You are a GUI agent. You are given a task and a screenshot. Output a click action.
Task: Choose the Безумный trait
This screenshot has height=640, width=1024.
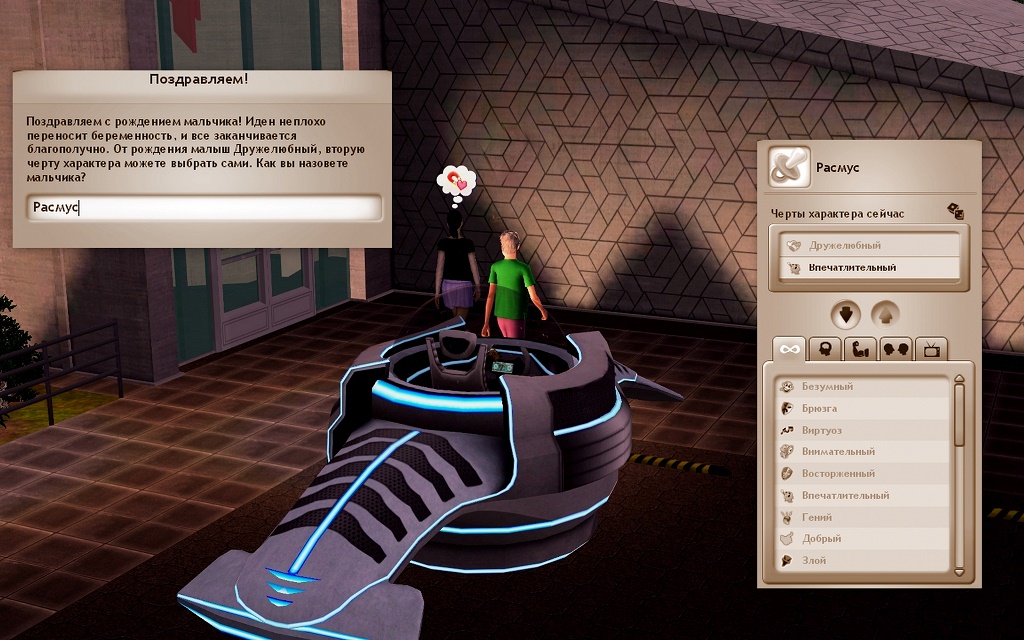[x=860, y=386]
